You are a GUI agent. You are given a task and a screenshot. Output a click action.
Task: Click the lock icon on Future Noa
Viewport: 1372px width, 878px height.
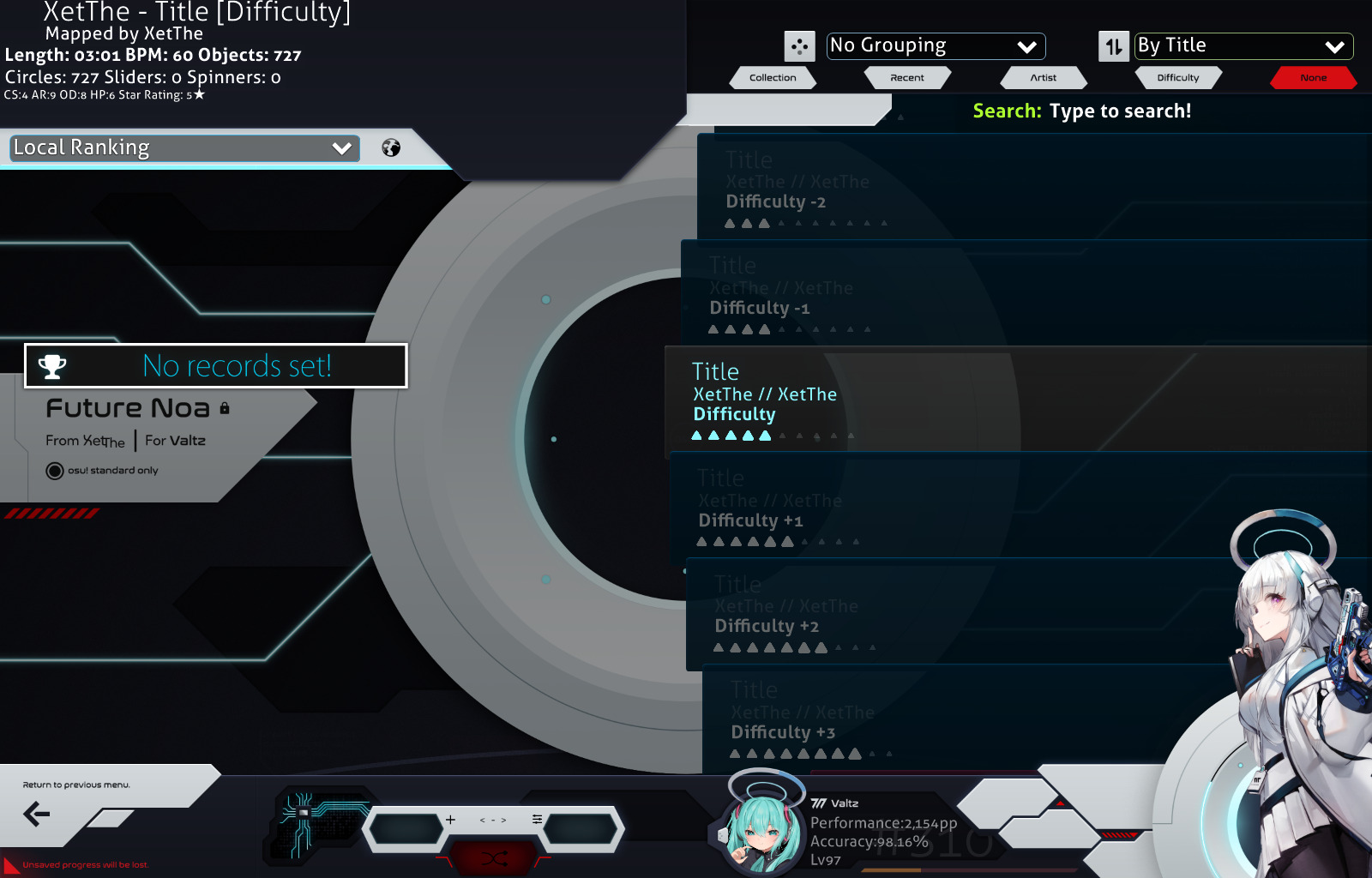tap(226, 409)
